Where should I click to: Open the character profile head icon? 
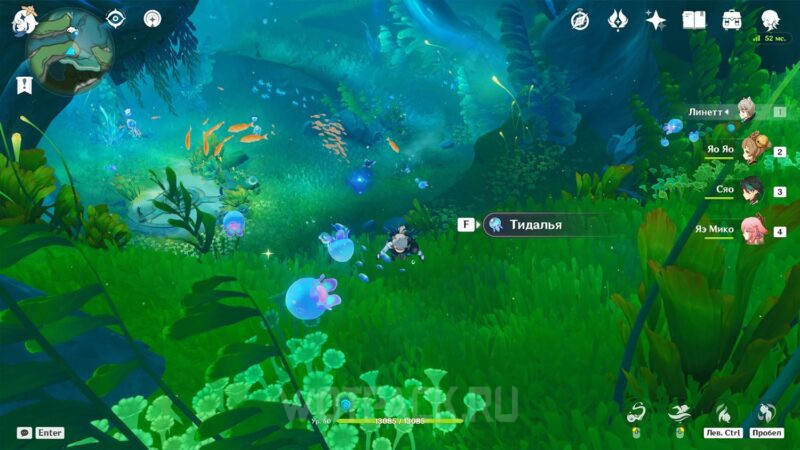point(770,20)
